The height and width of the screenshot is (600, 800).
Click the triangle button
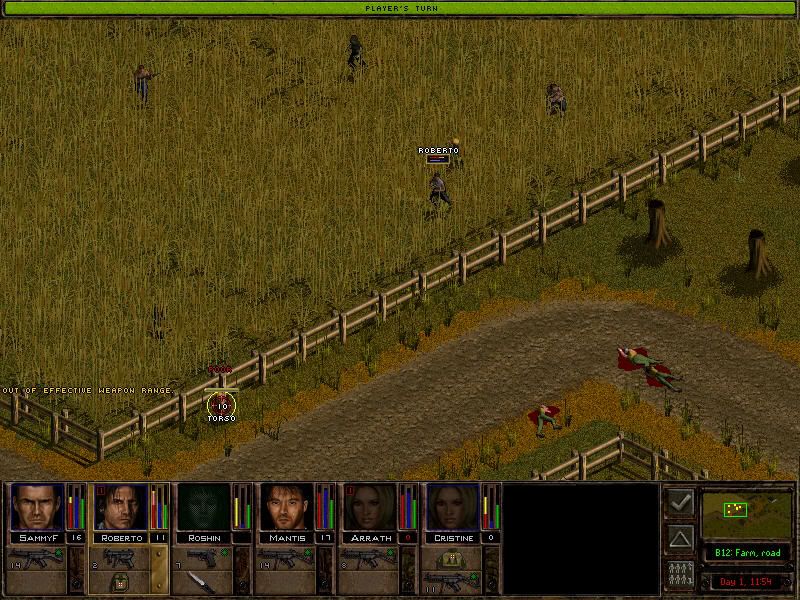pyautogui.click(x=680, y=539)
